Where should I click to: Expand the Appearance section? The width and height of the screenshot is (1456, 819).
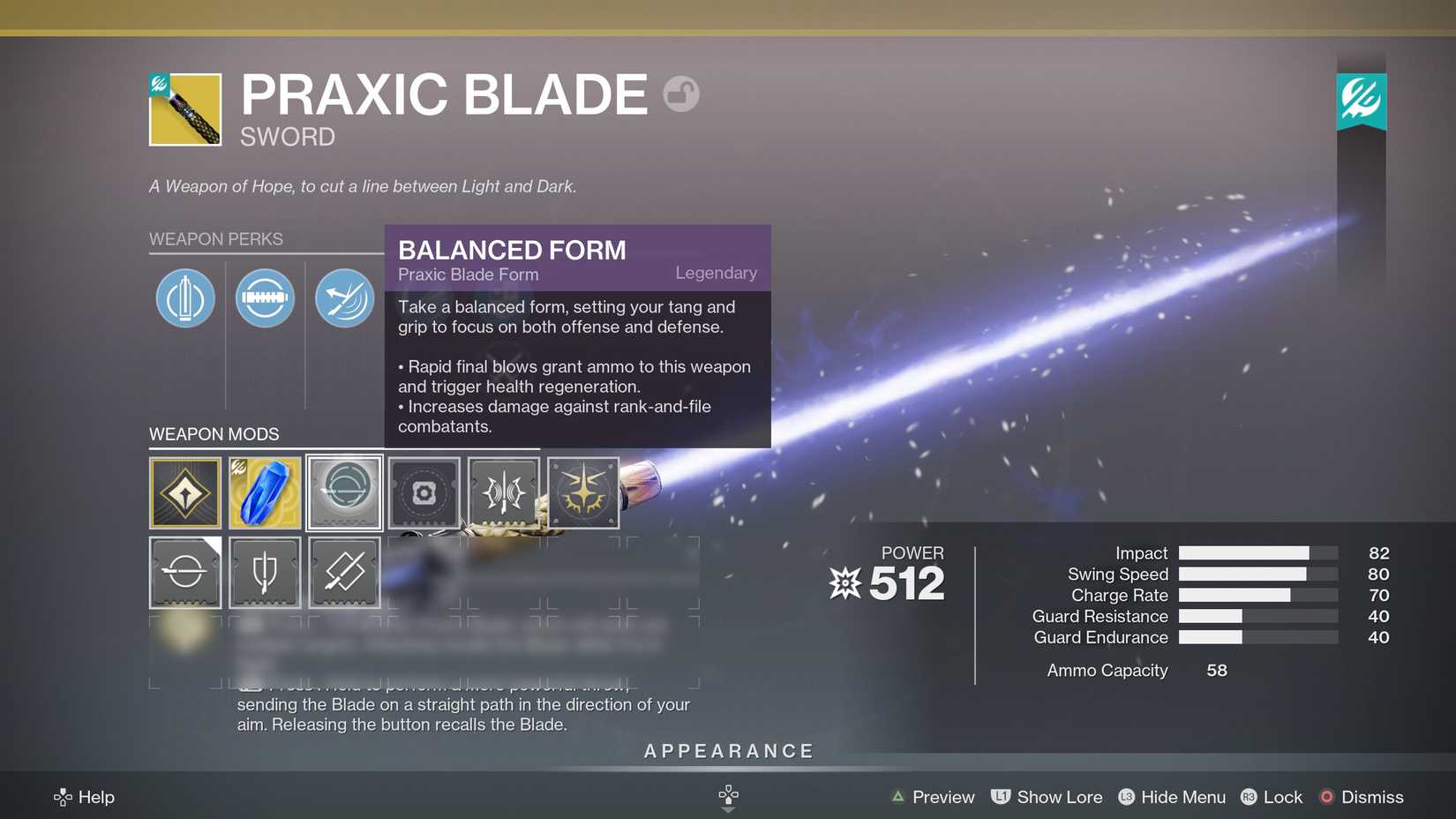[x=728, y=750]
